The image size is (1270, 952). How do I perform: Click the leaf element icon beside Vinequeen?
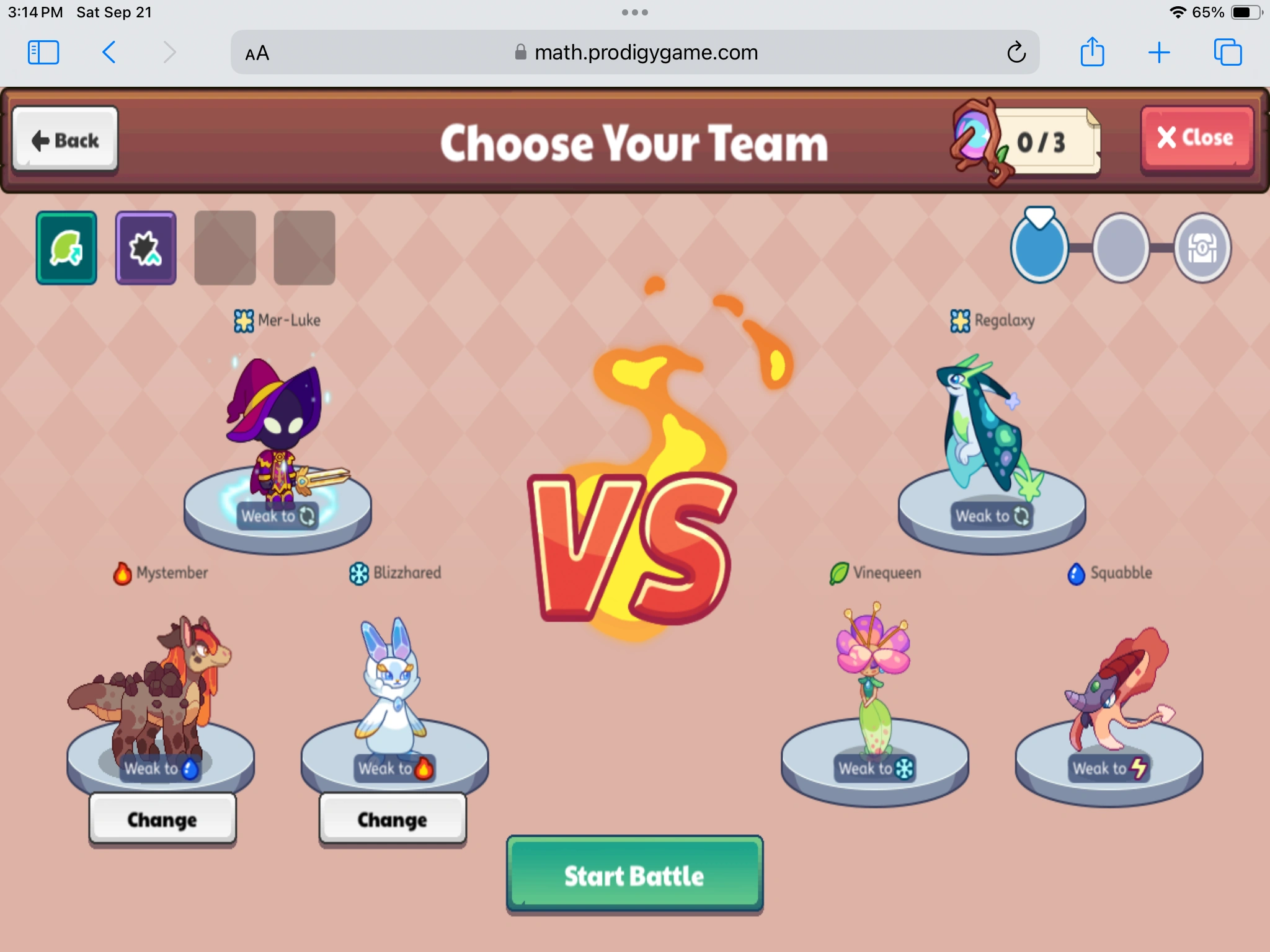pos(838,573)
